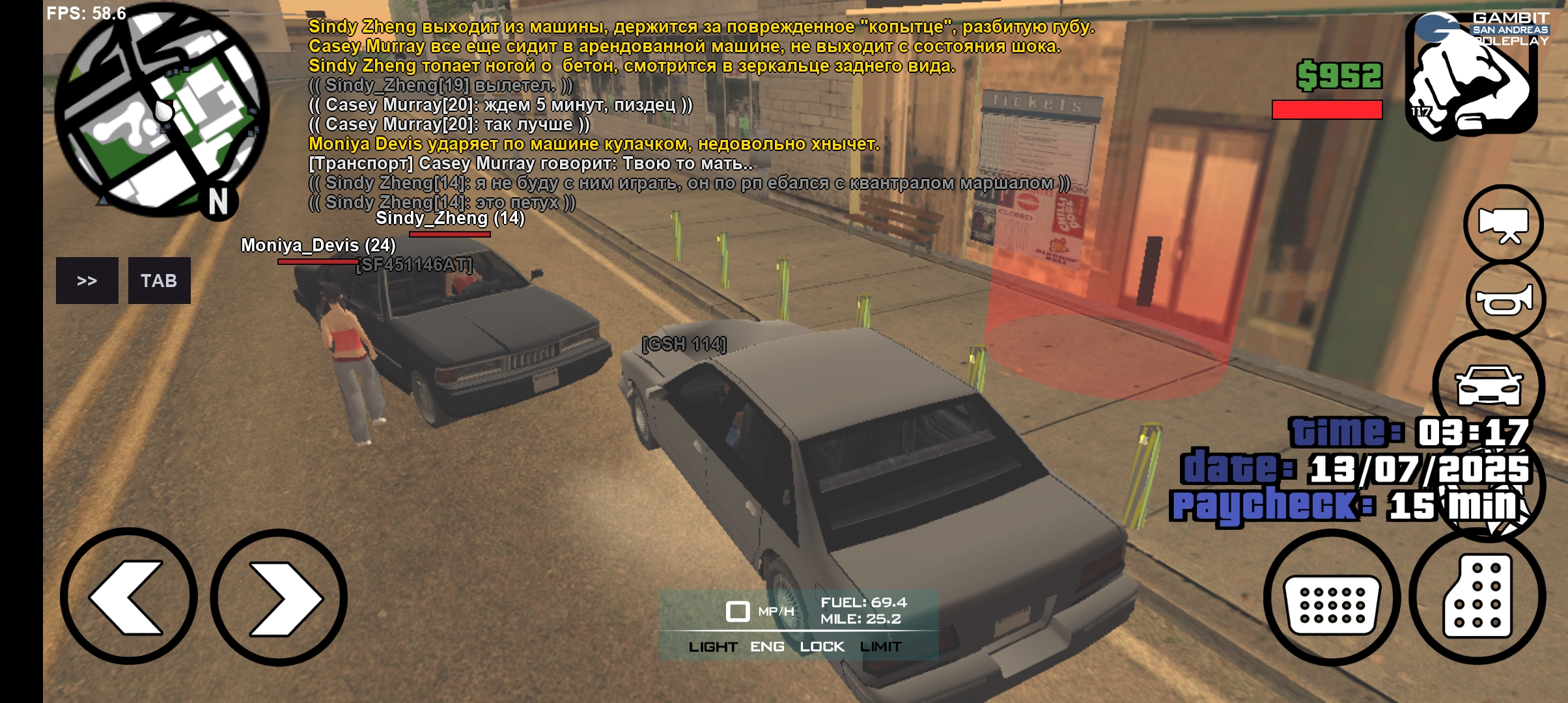
Task: Toggle the speed LIMIT option
Action: [880, 646]
